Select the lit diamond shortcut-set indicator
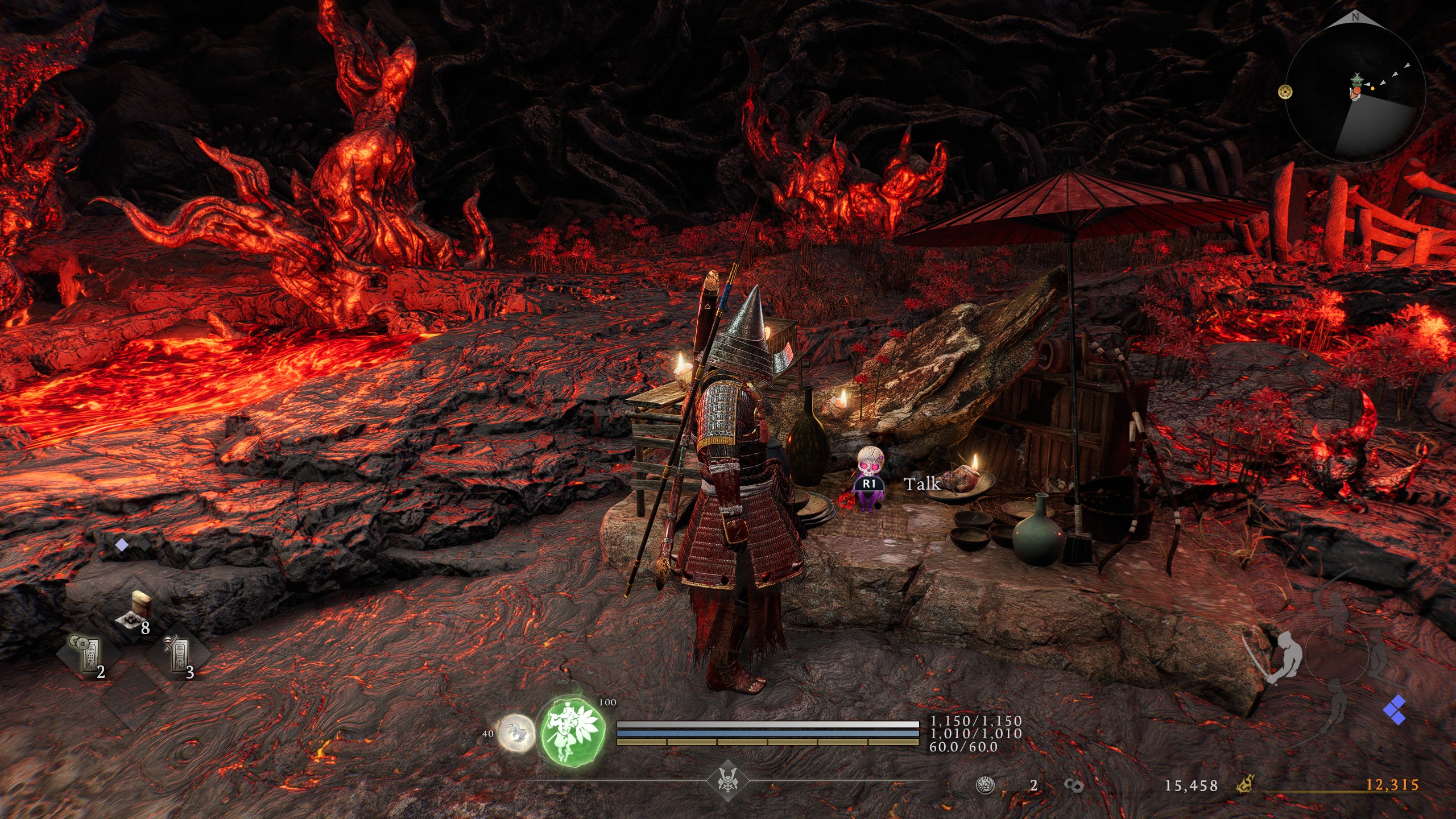Image resolution: width=1456 pixels, height=819 pixels. [x=122, y=545]
